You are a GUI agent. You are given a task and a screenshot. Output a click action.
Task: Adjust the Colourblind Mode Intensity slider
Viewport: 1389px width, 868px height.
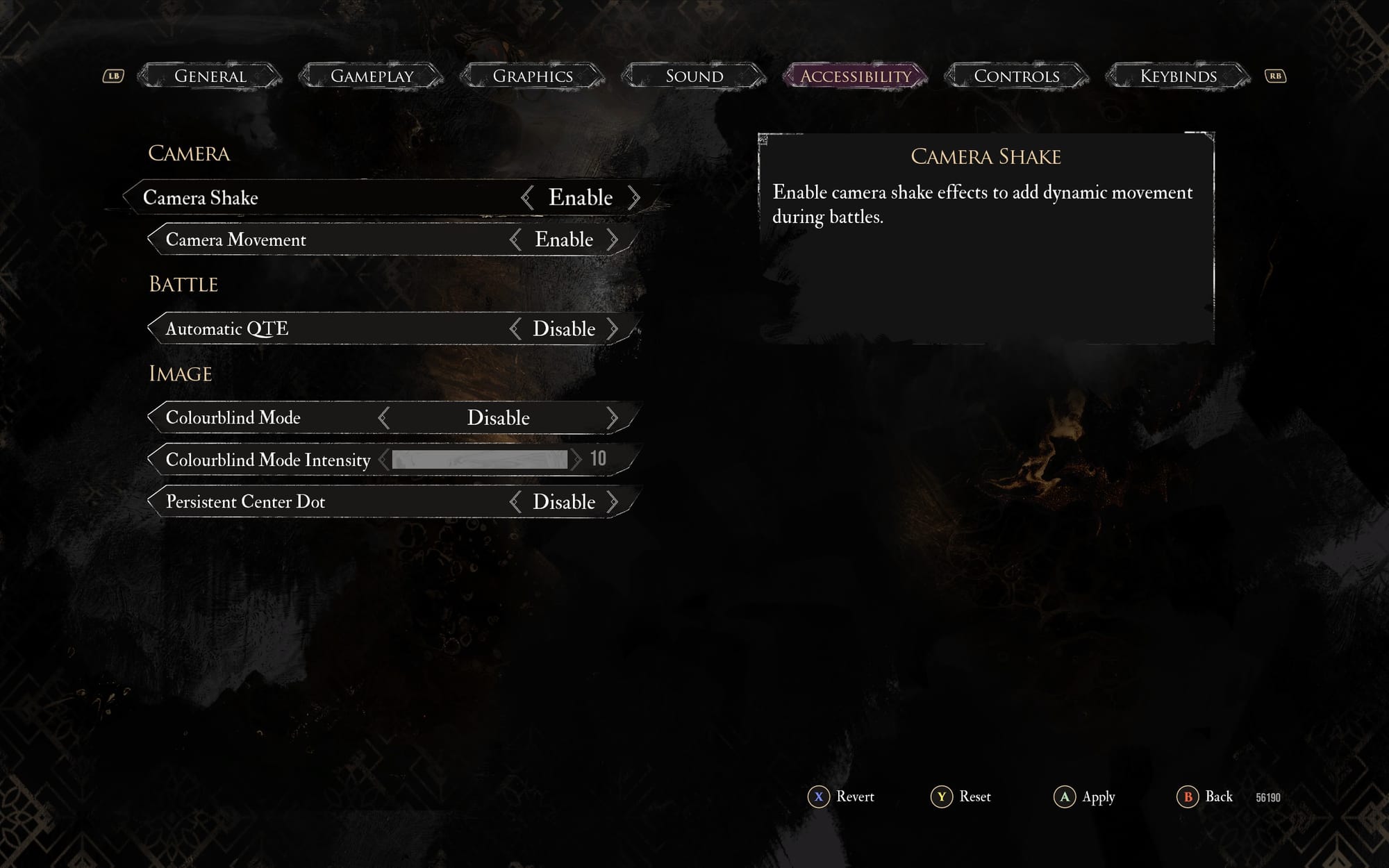click(479, 459)
